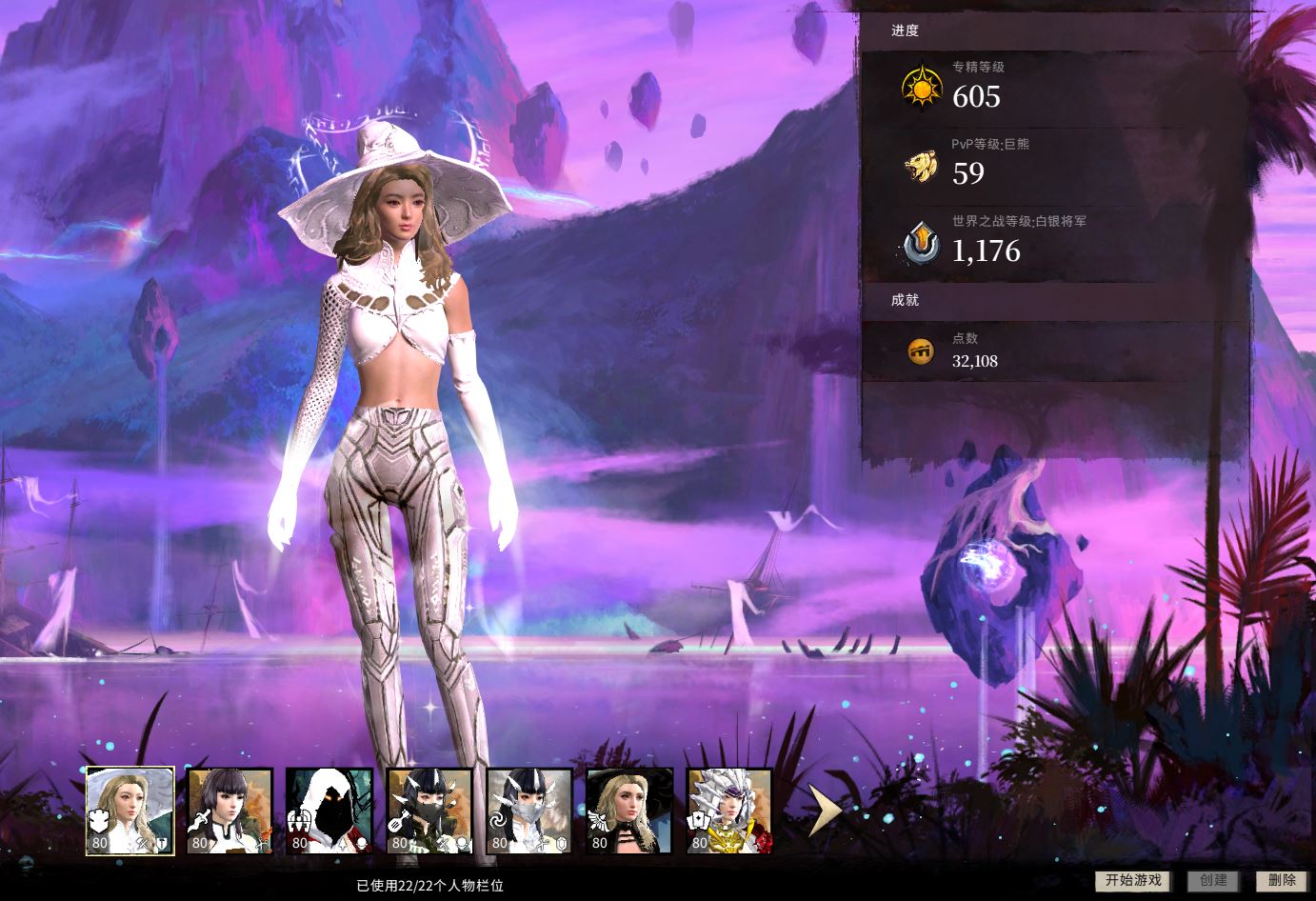Click the 开始游戏 (Start Game) button
1316x901 pixels.
tap(1132, 880)
